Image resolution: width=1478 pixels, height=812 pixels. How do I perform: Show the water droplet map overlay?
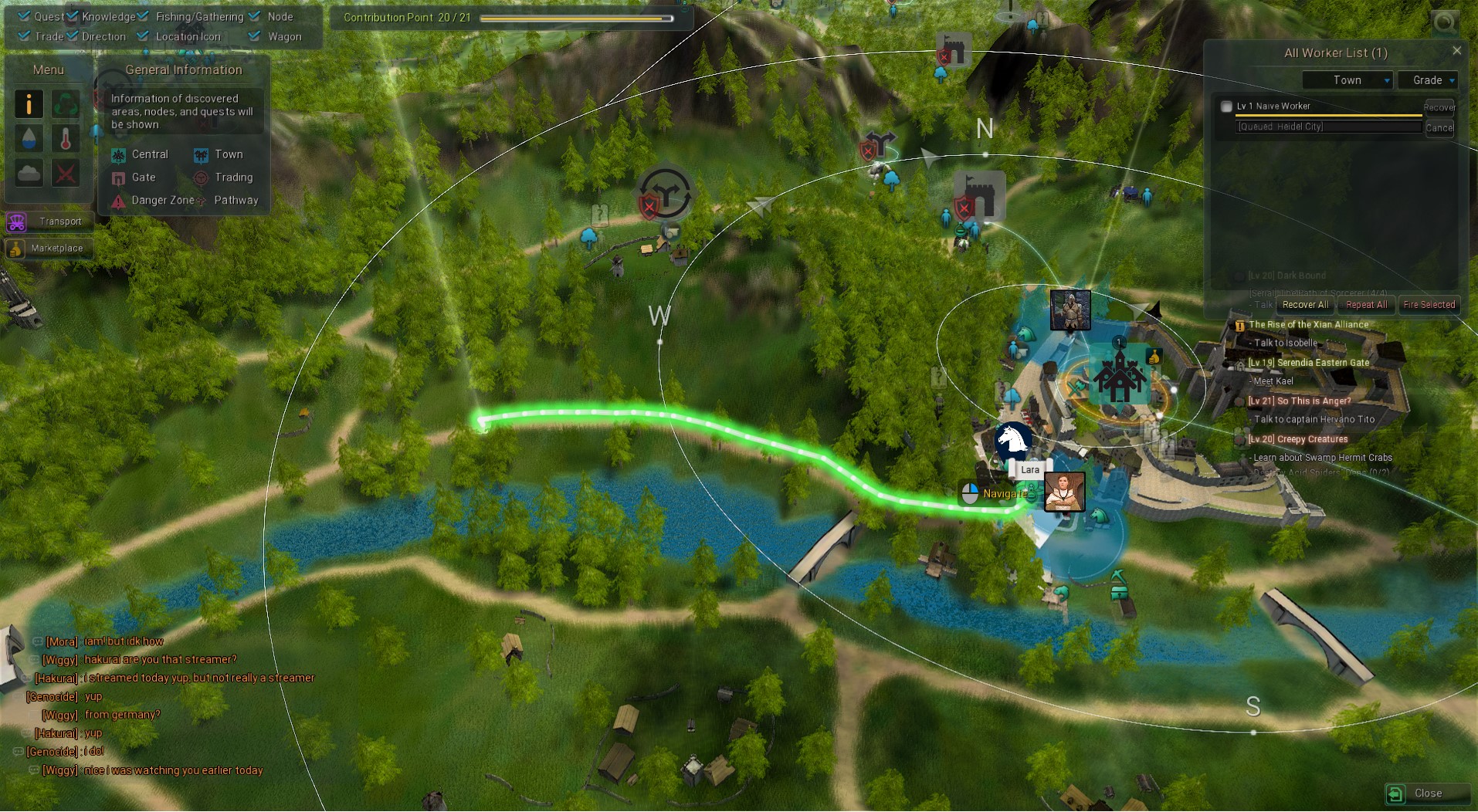[29, 139]
